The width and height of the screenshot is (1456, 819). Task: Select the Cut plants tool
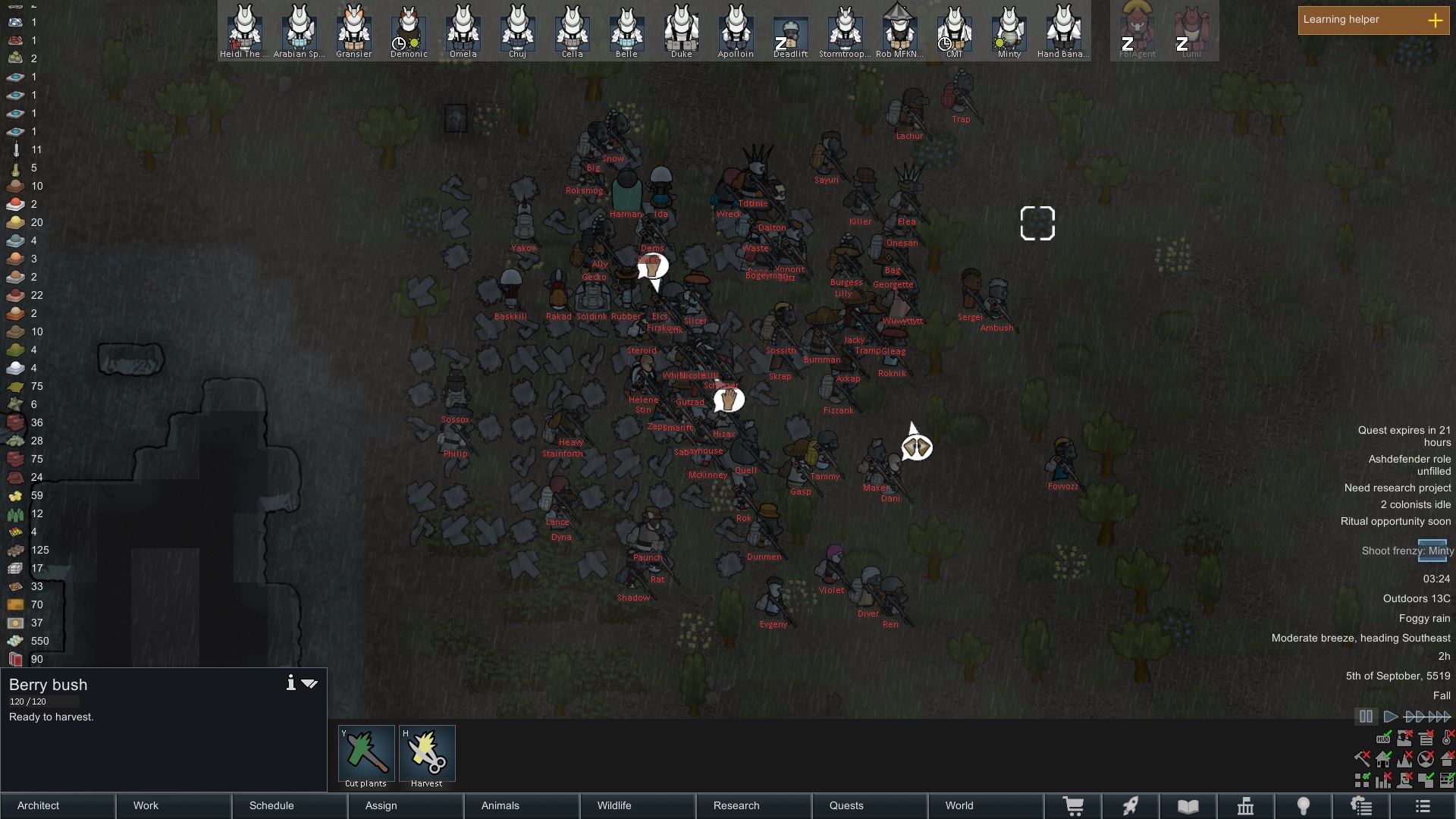366,753
